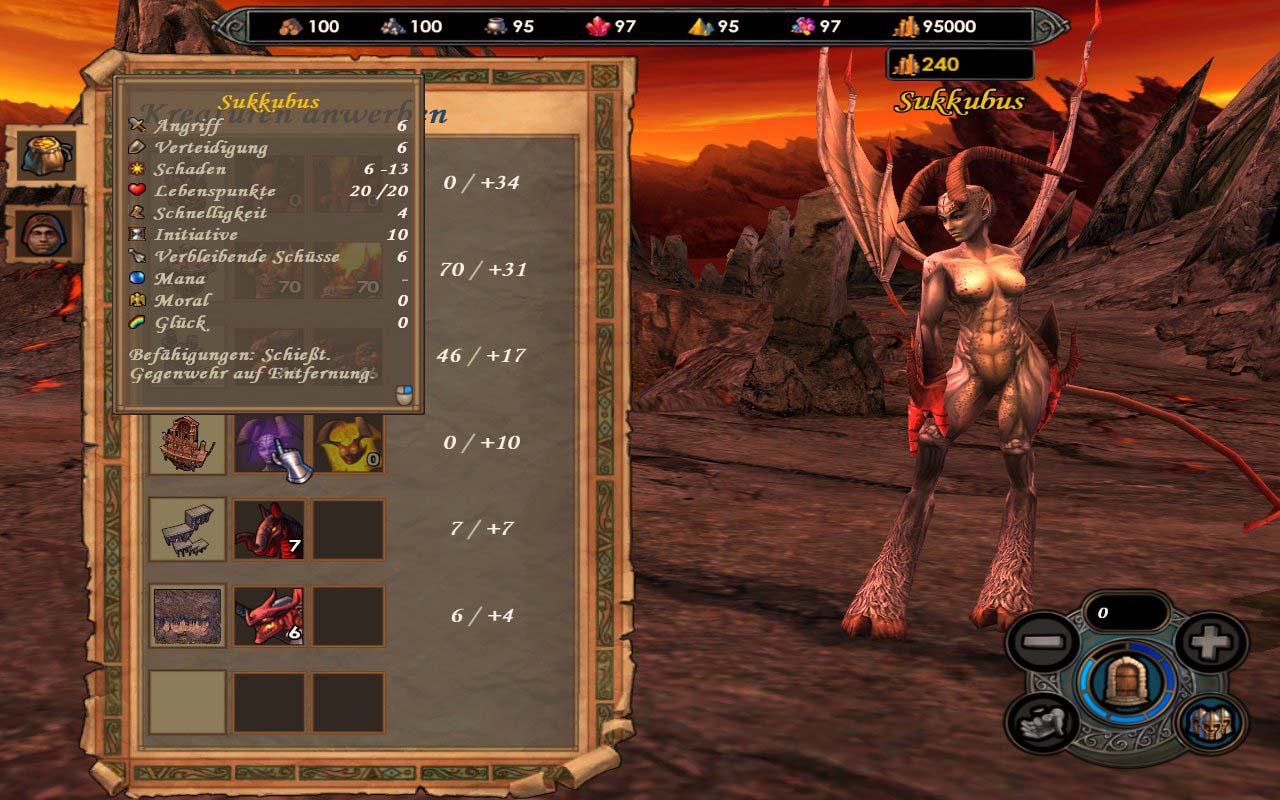Select the purple Sukkubus creature portrait
The height and width of the screenshot is (800, 1280).
[268, 443]
